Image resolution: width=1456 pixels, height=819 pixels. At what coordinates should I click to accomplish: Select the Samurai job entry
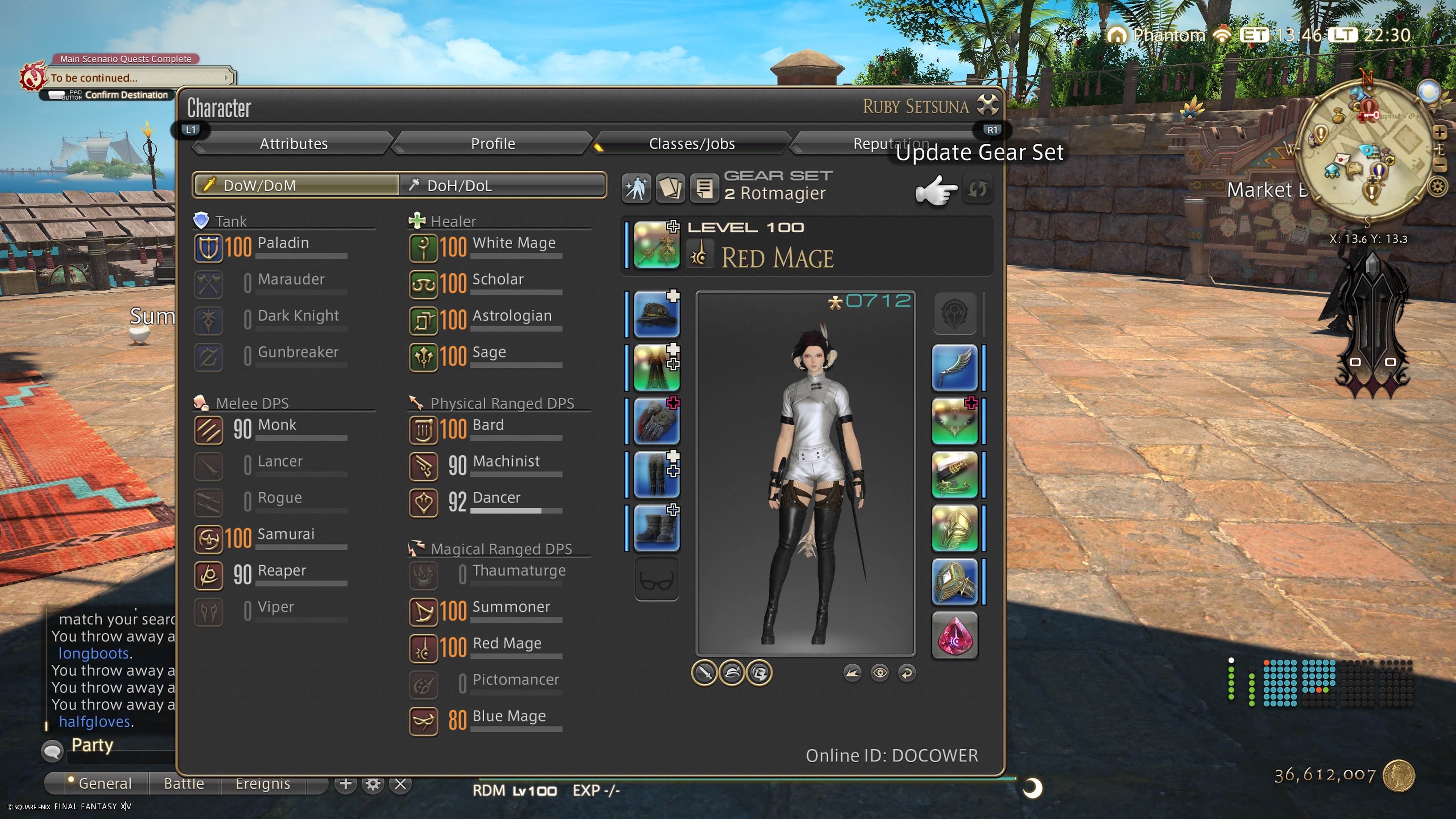tap(271, 538)
